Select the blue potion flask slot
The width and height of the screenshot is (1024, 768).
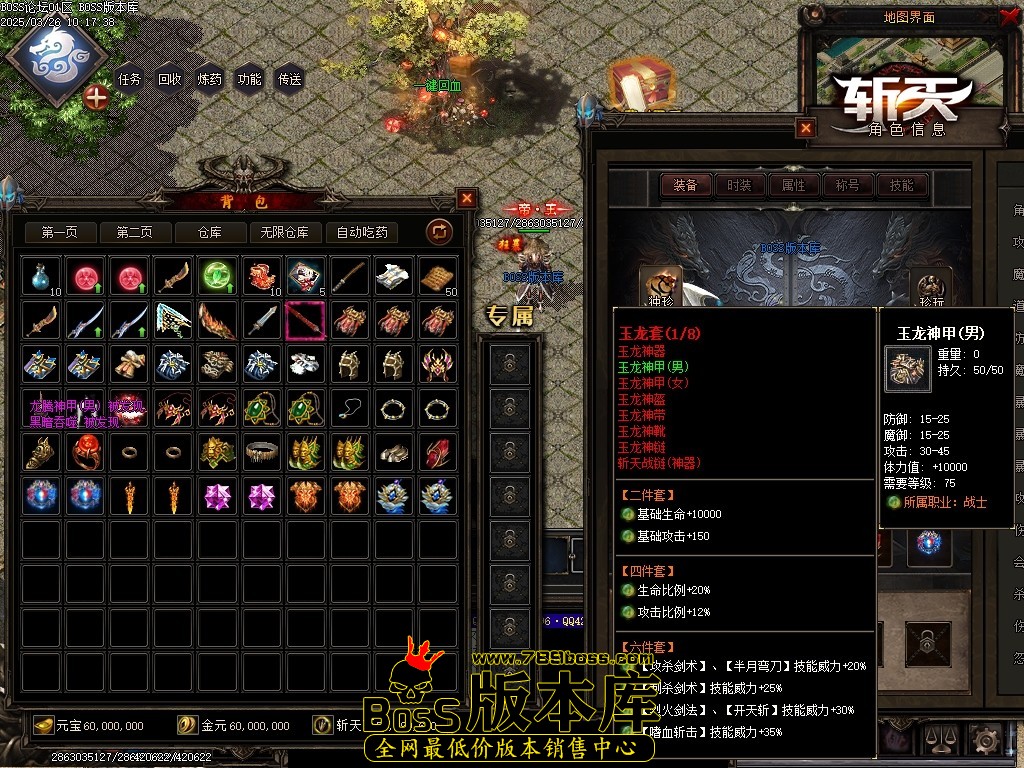tap(41, 276)
